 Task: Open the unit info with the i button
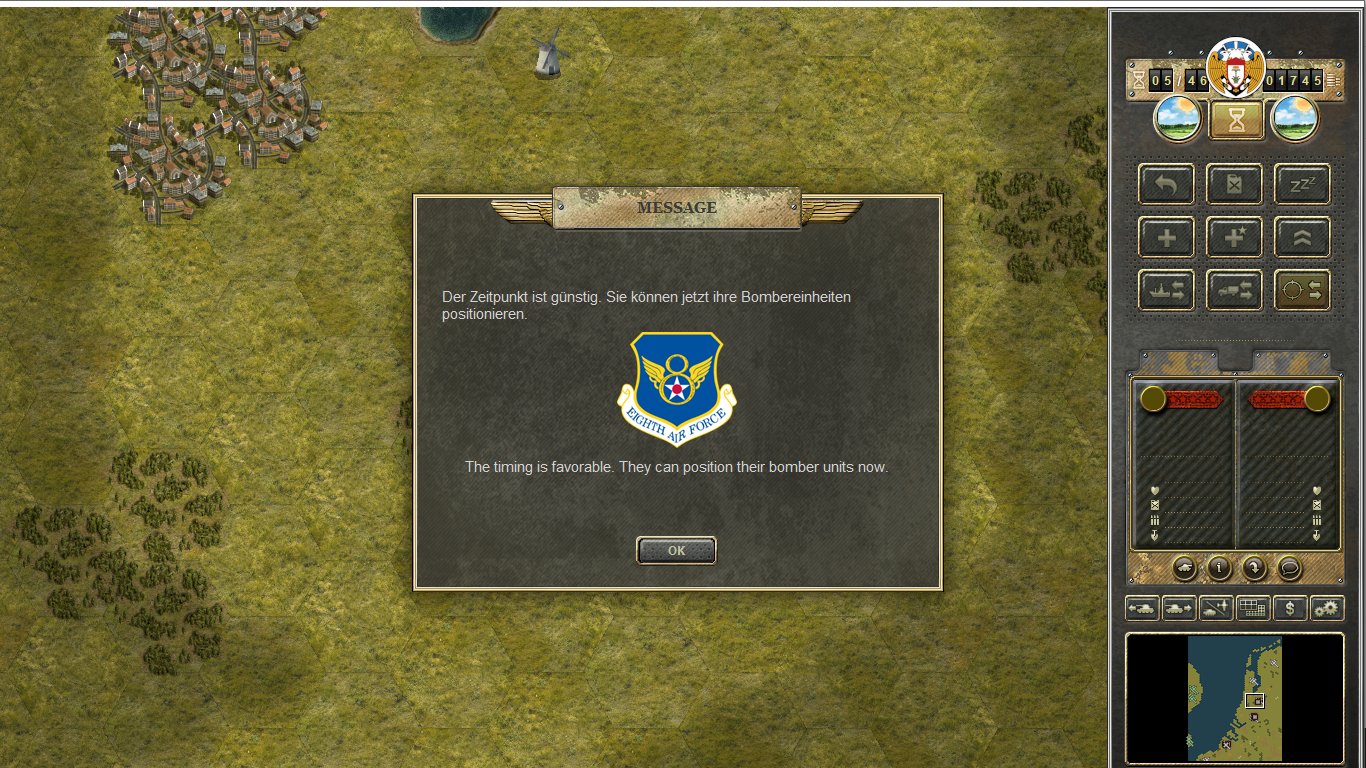pos(1219,568)
